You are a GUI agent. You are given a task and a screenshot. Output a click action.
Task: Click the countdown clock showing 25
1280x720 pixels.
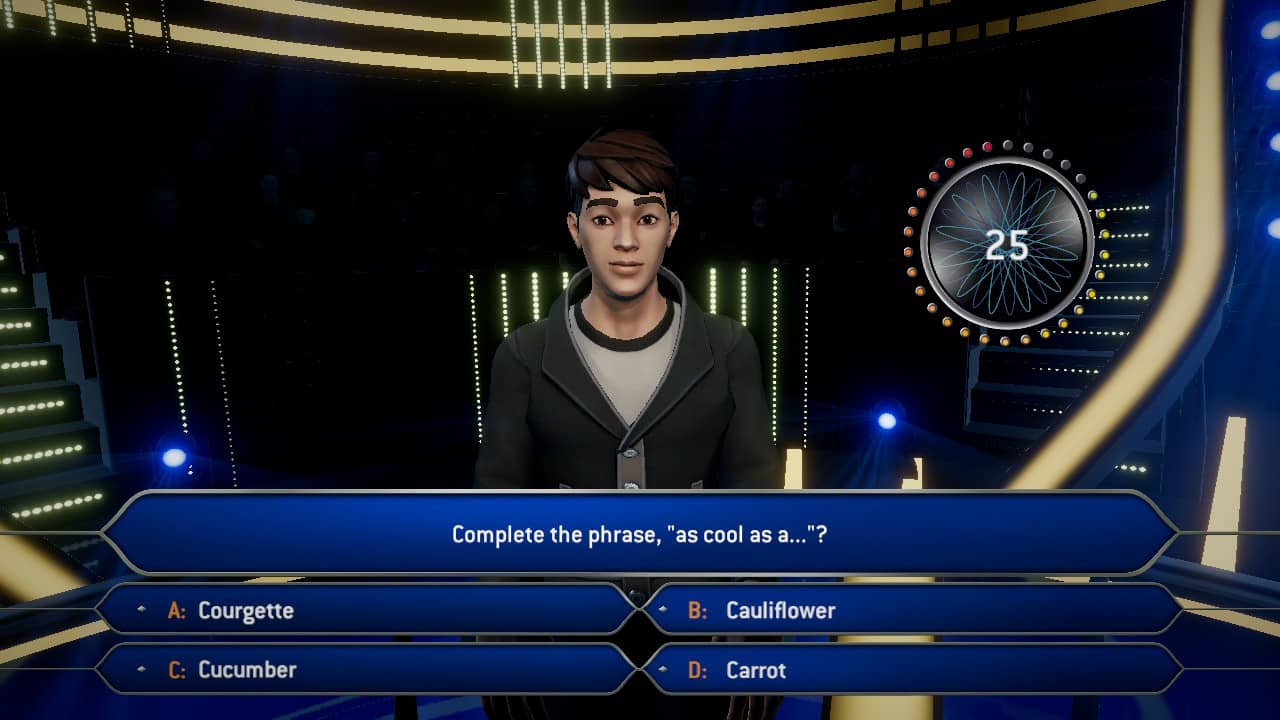[x=1007, y=244]
